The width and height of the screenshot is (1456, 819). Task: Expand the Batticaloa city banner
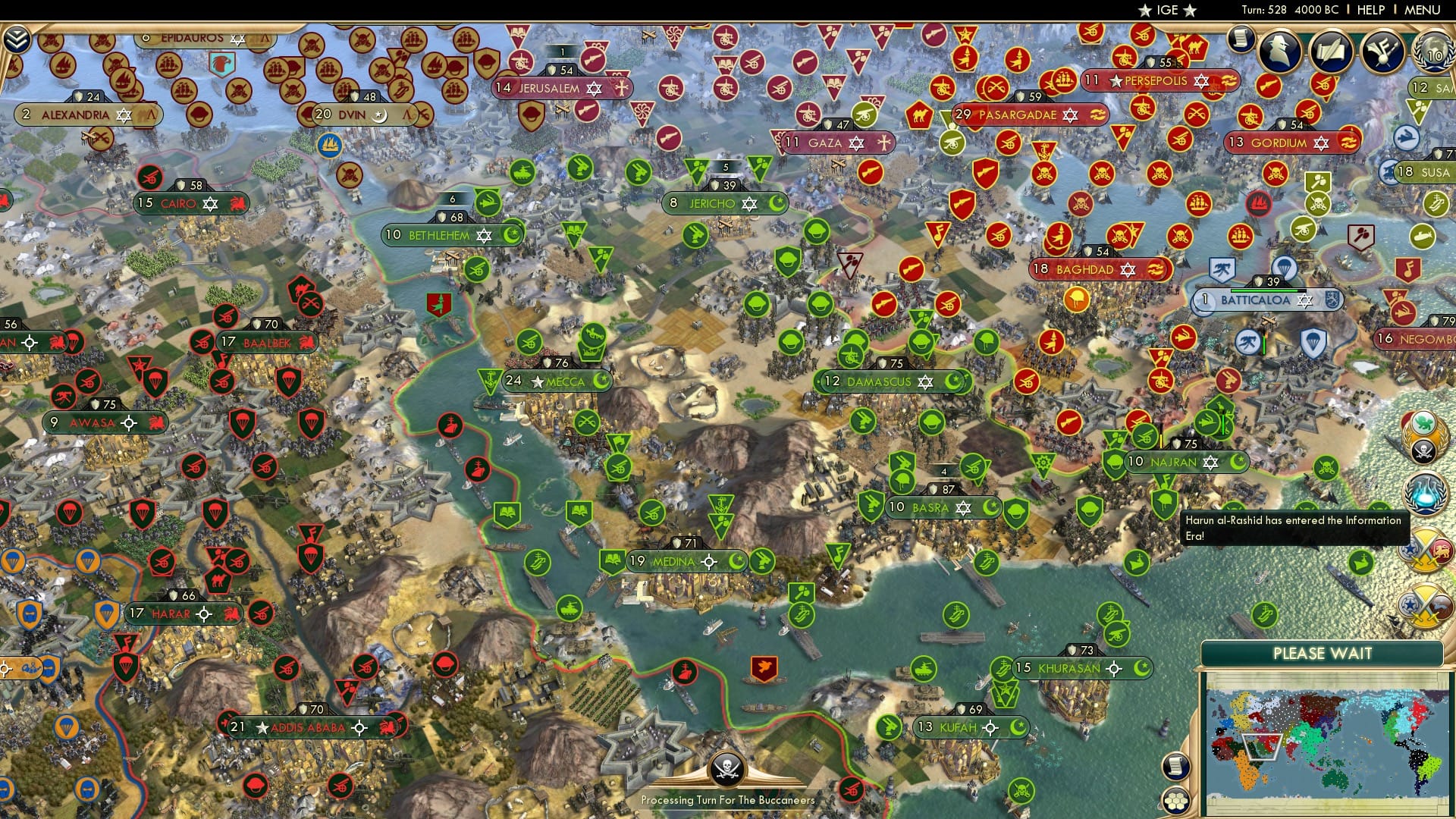click(1256, 300)
